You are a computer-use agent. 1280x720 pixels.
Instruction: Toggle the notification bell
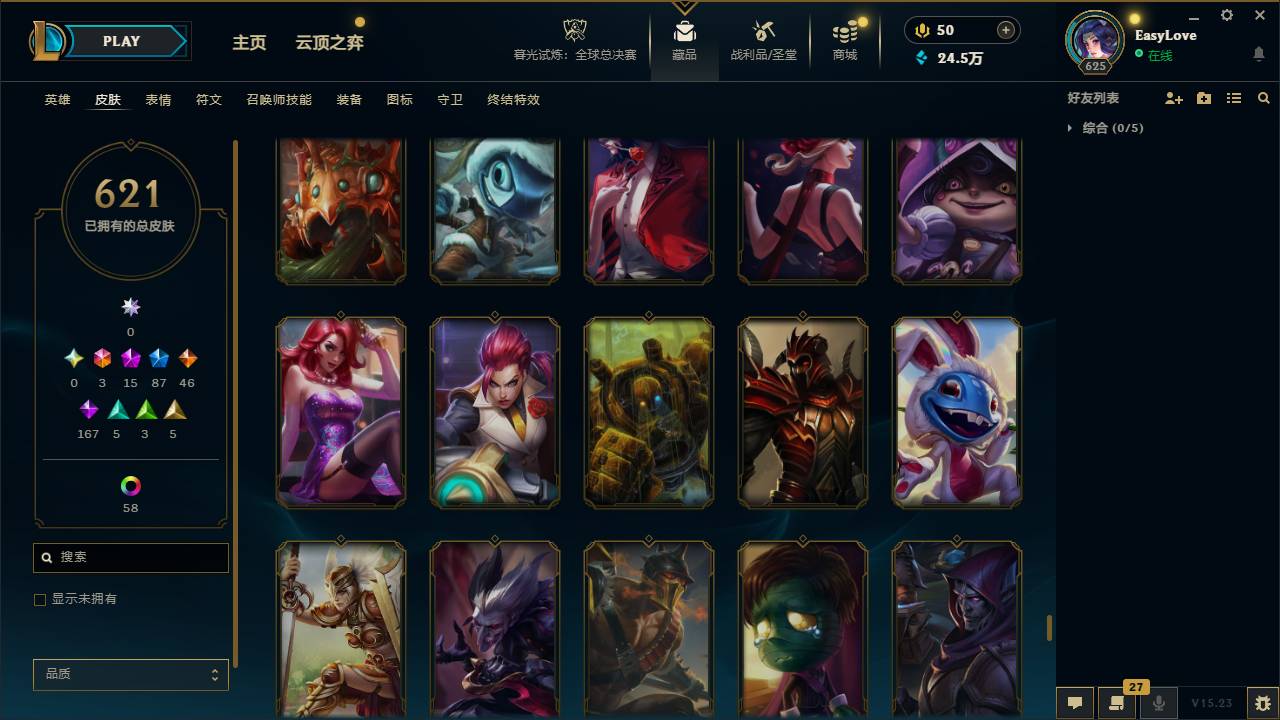point(1258,54)
